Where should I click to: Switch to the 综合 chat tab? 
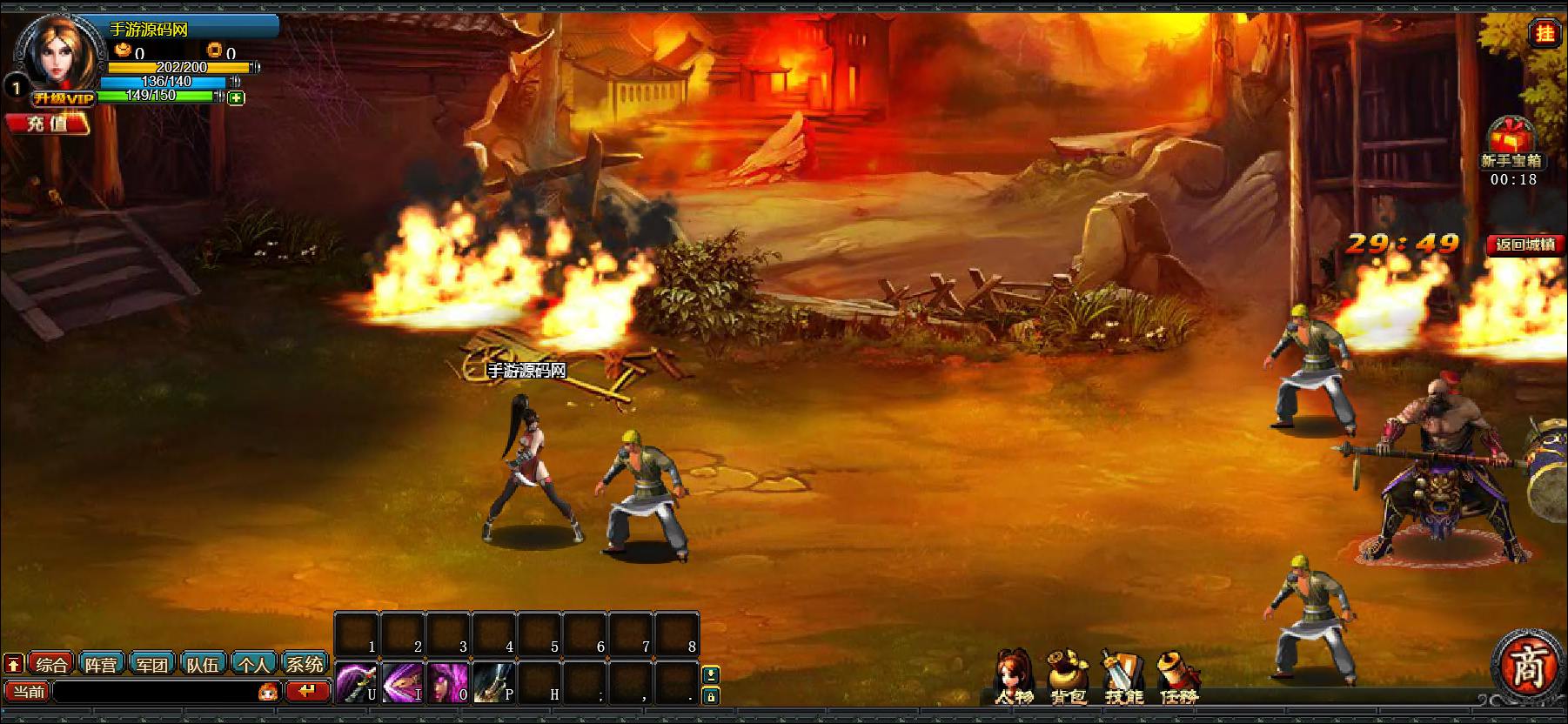tap(51, 665)
